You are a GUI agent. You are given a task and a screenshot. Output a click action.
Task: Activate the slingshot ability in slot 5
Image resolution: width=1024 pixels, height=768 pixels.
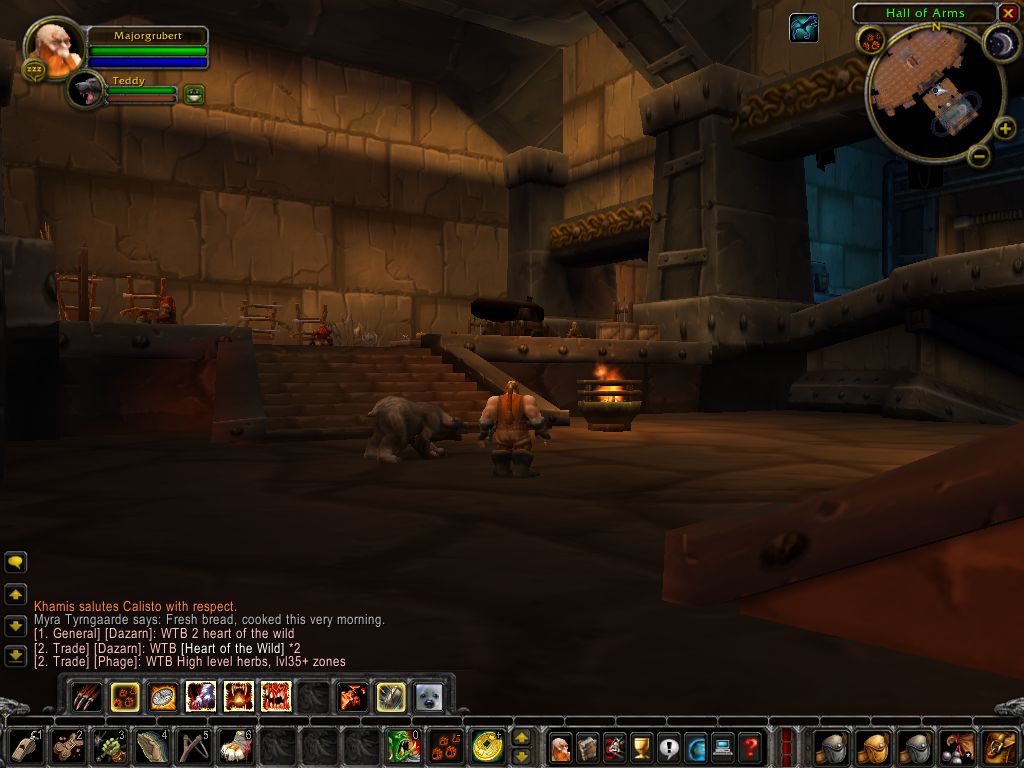point(194,746)
